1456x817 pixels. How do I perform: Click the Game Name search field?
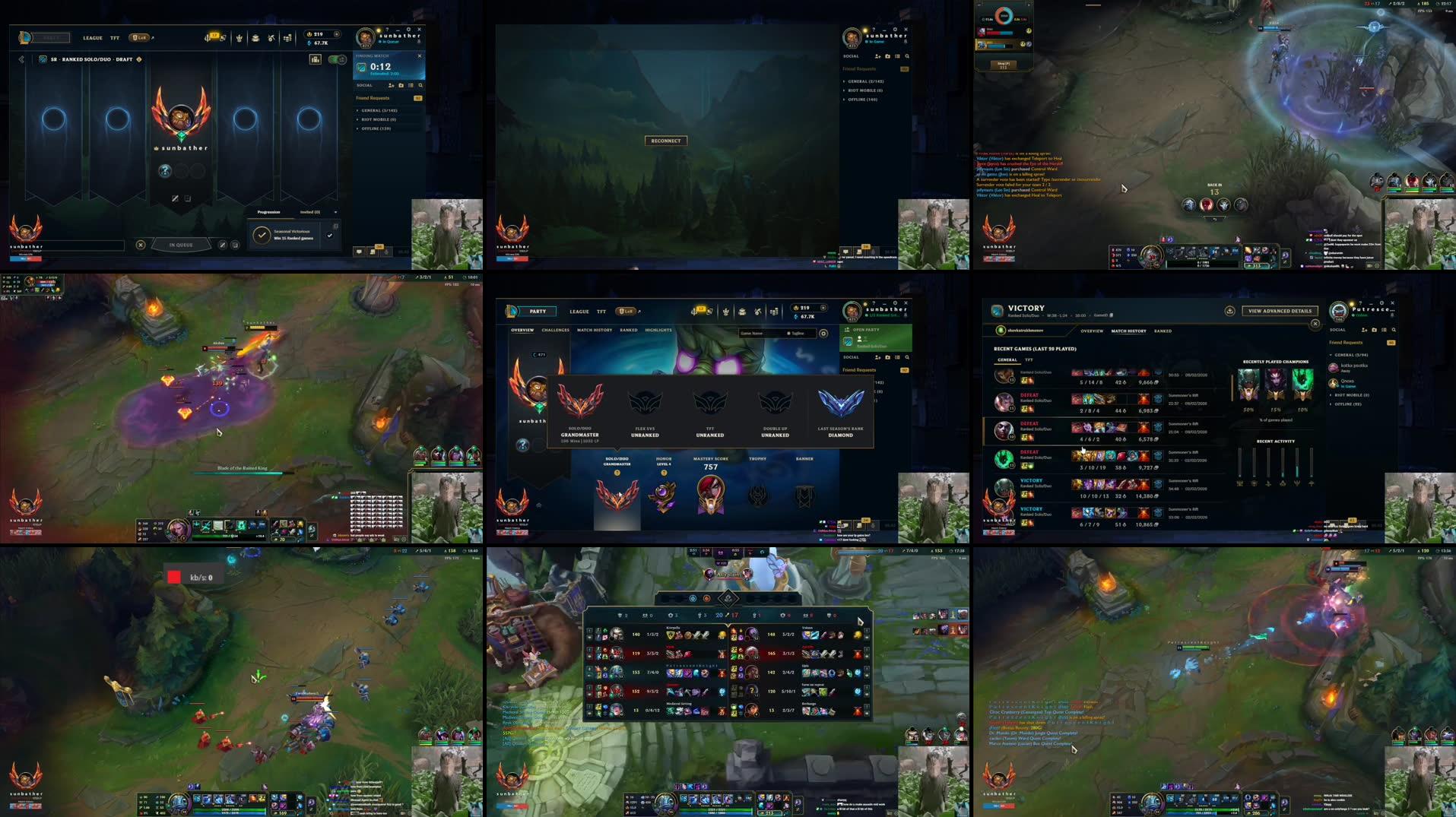(760, 334)
